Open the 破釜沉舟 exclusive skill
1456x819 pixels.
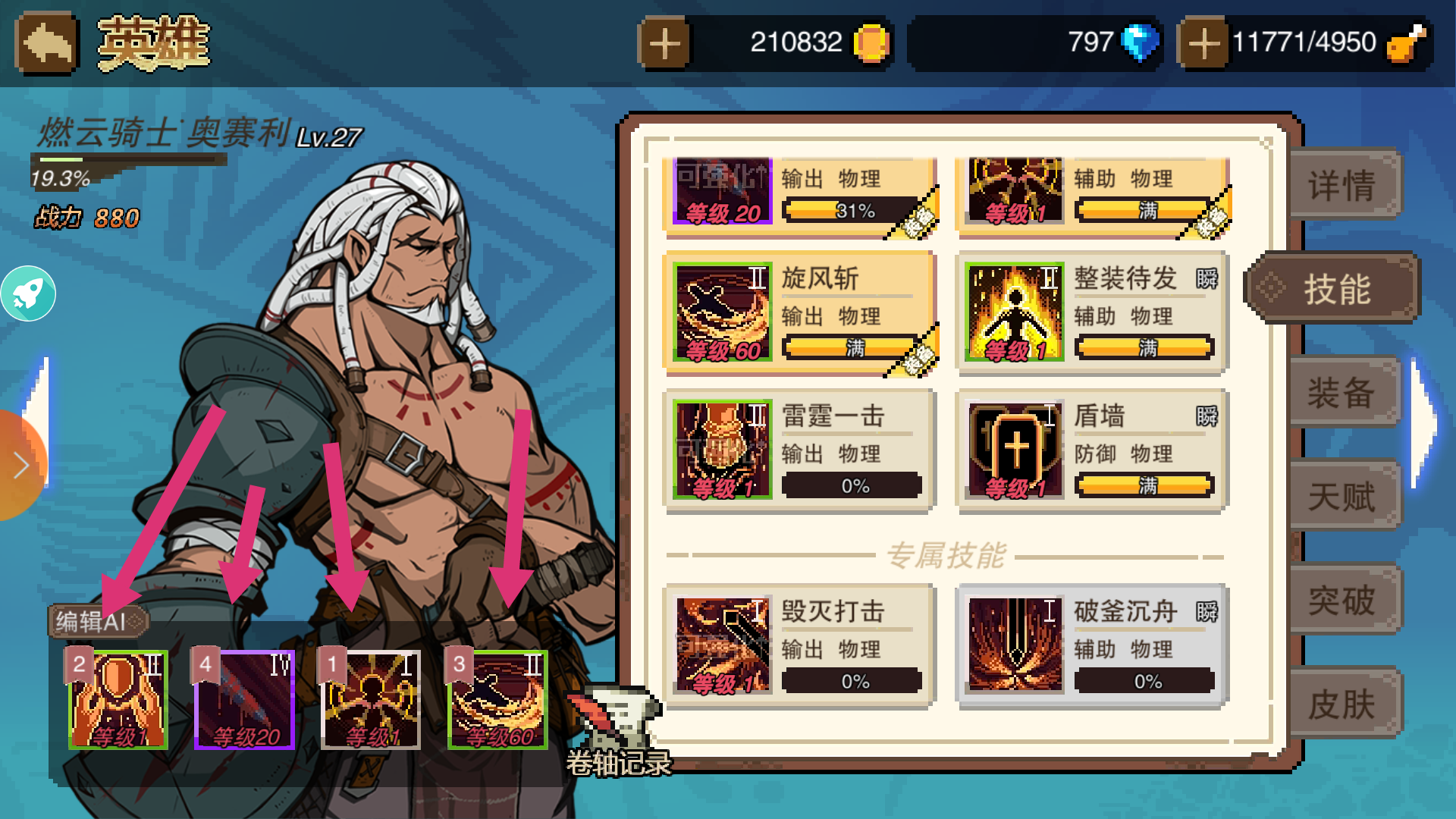click(x=1014, y=643)
